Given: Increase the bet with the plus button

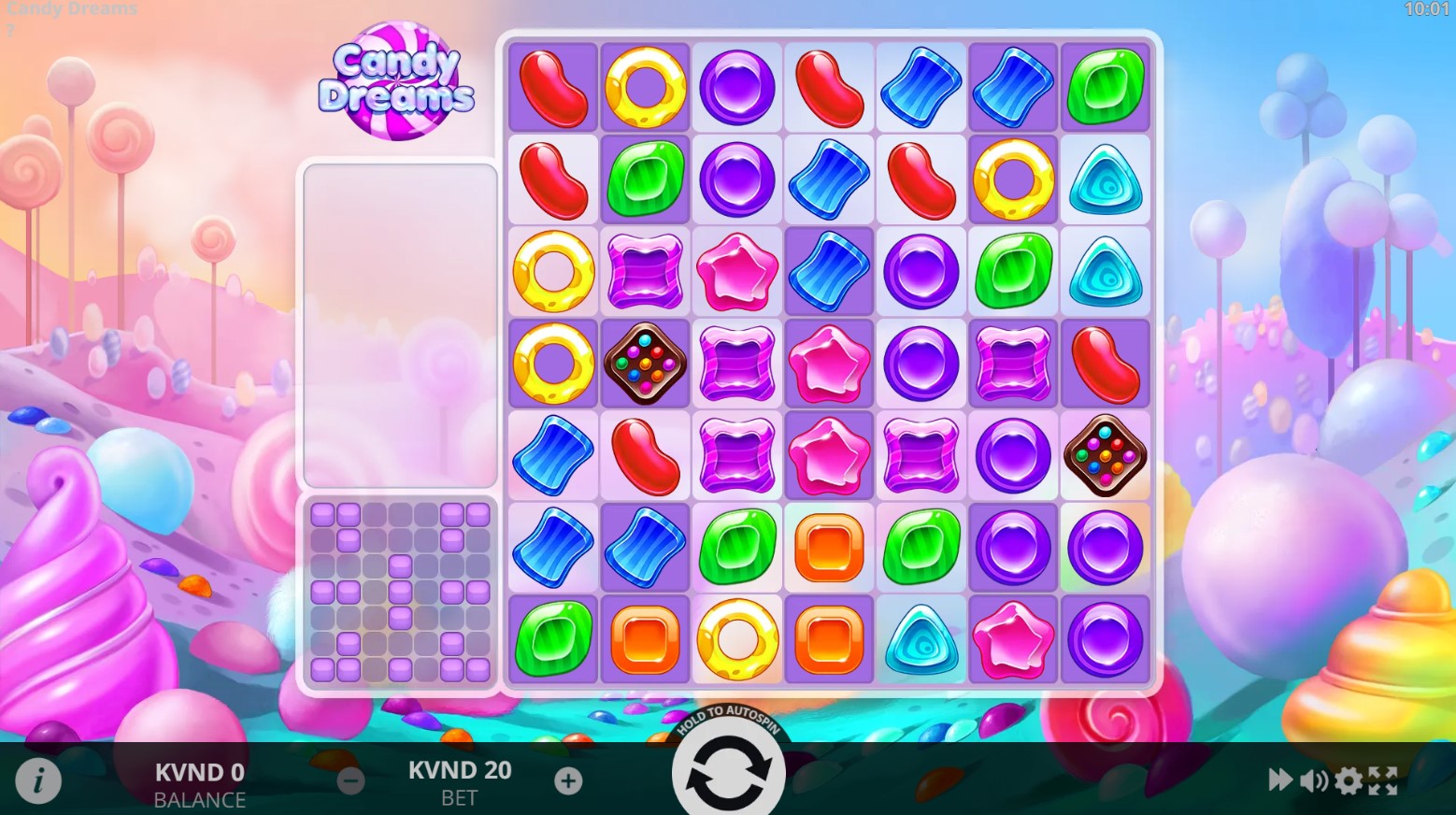Looking at the screenshot, I should pyautogui.click(x=568, y=780).
